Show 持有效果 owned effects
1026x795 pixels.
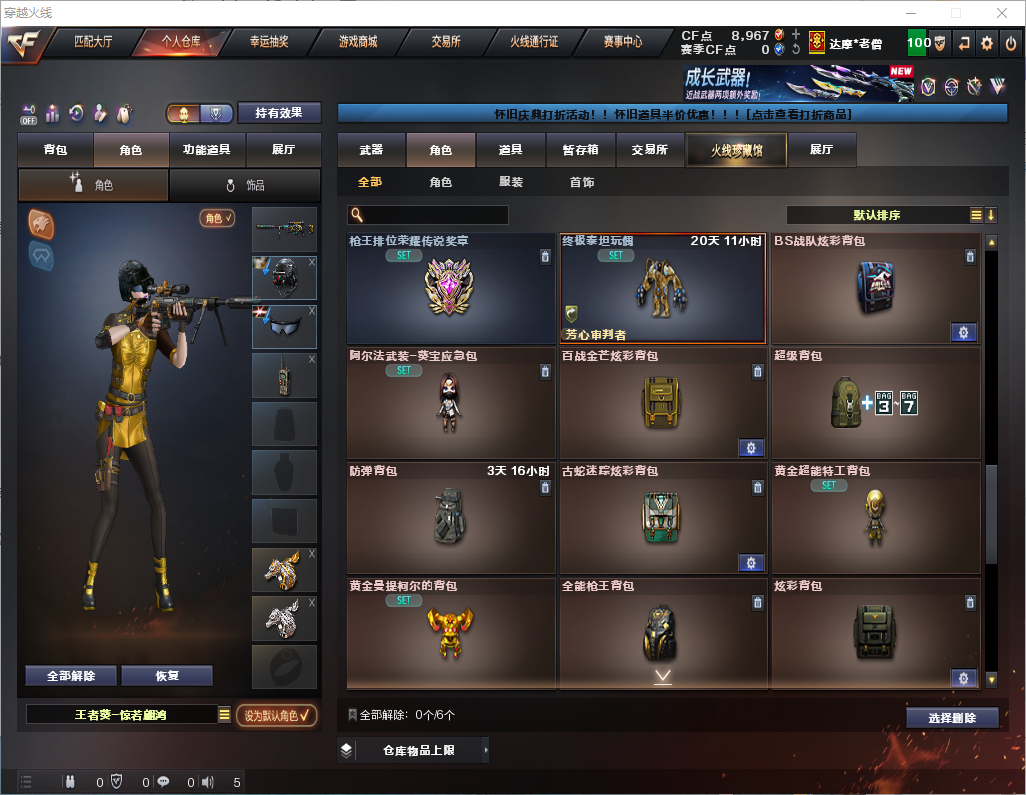(279, 113)
